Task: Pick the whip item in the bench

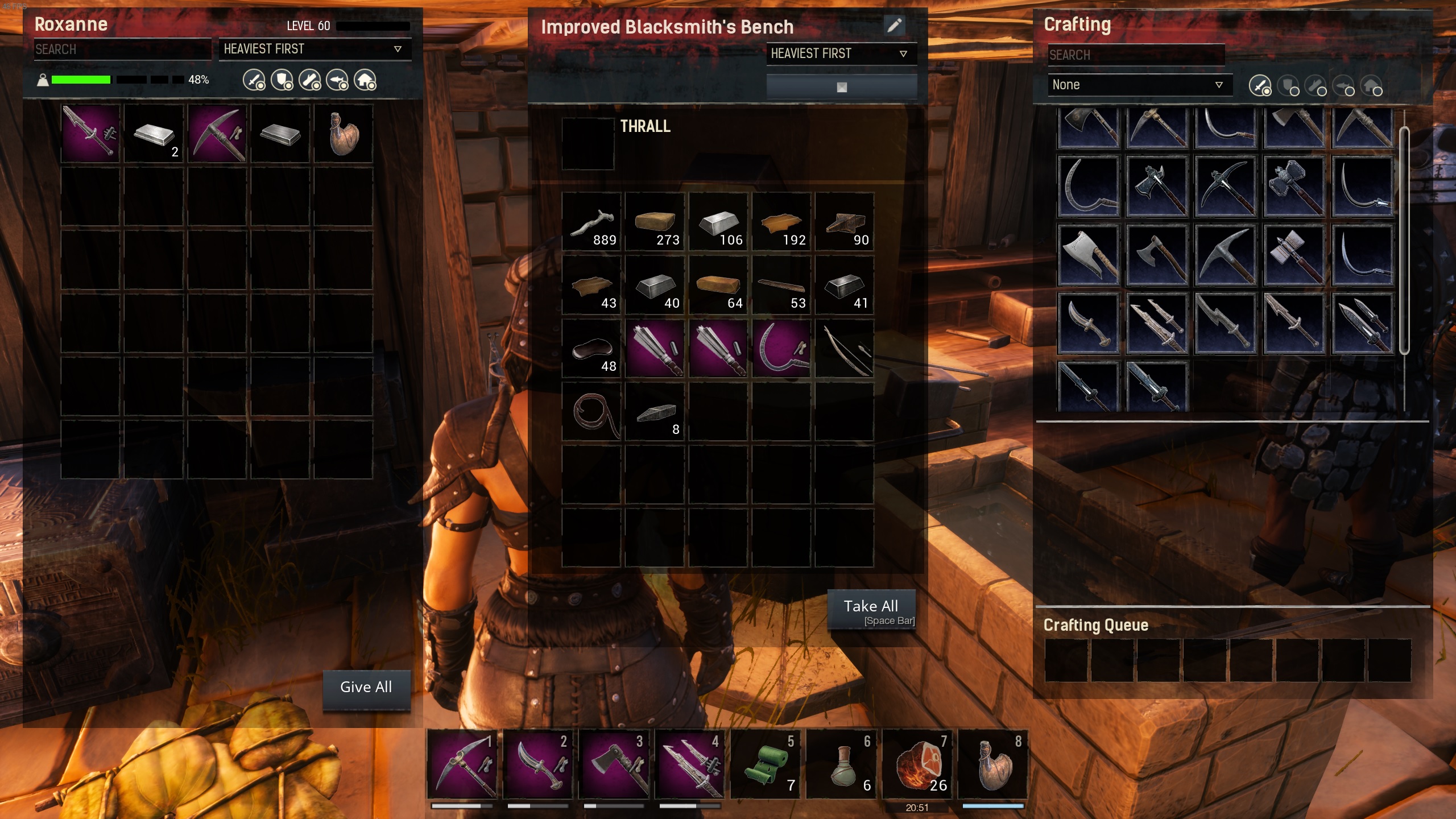Action: click(591, 412)
